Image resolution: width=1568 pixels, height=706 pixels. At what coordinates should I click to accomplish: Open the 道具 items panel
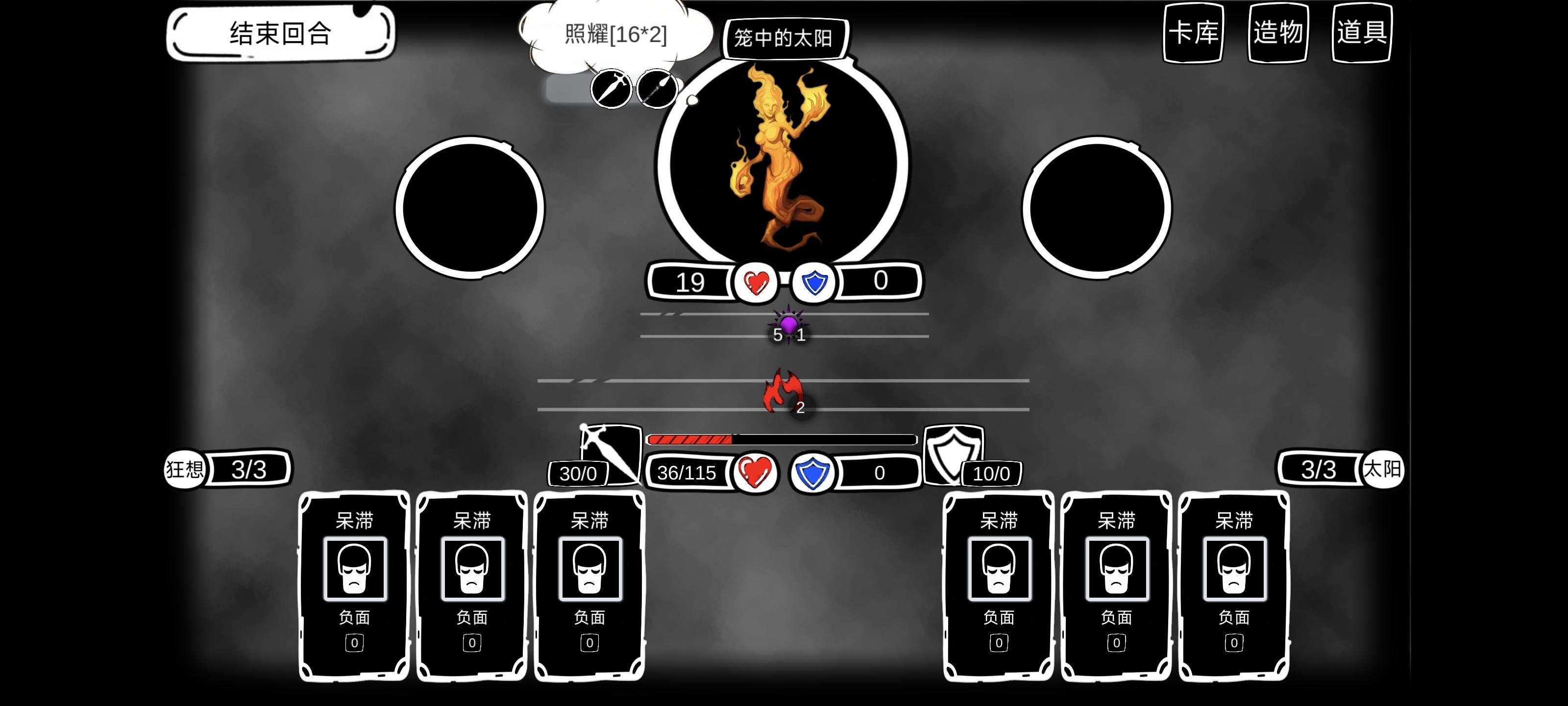(x=1361, y=35)
